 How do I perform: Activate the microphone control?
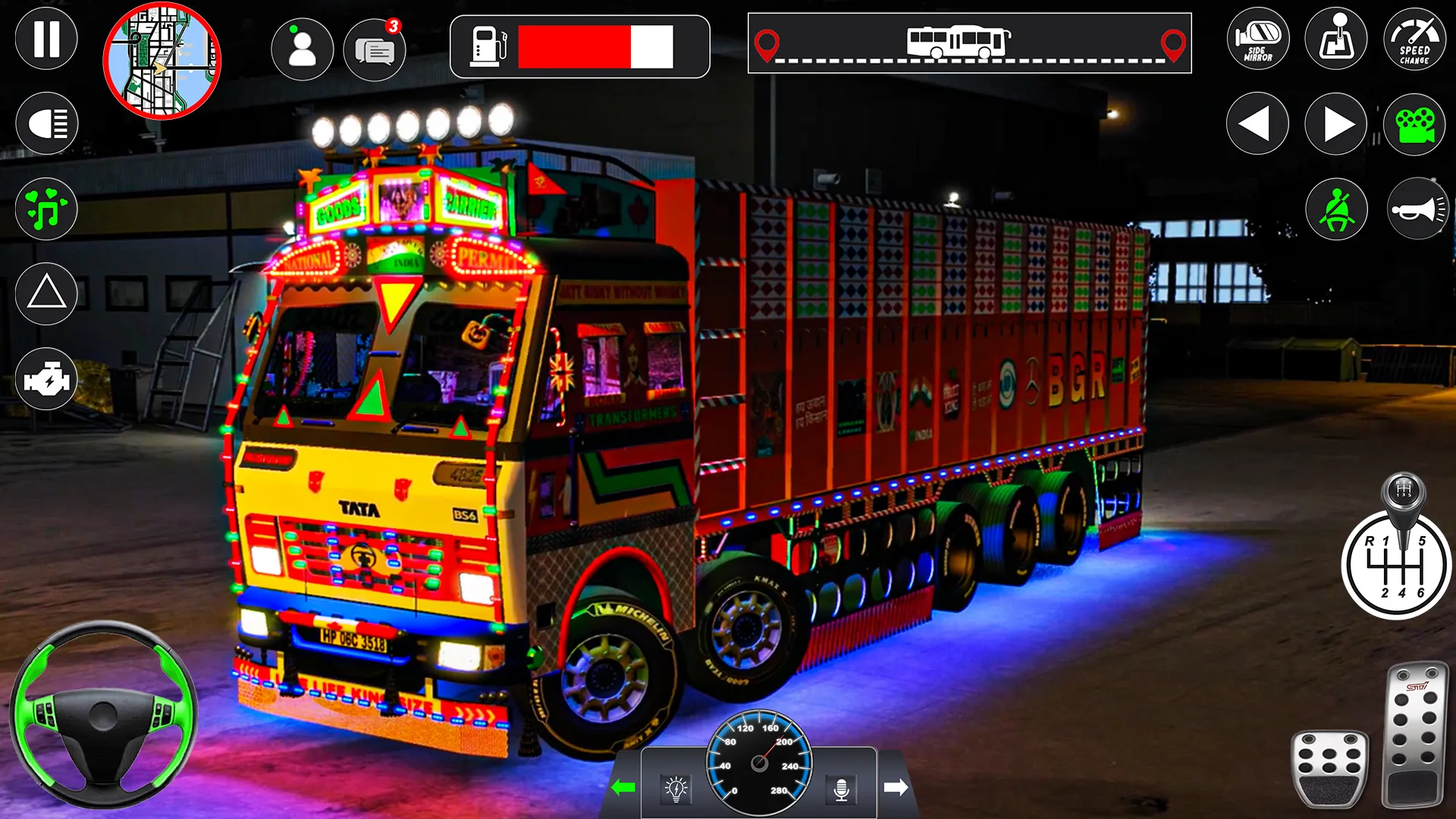click(844, 789)
